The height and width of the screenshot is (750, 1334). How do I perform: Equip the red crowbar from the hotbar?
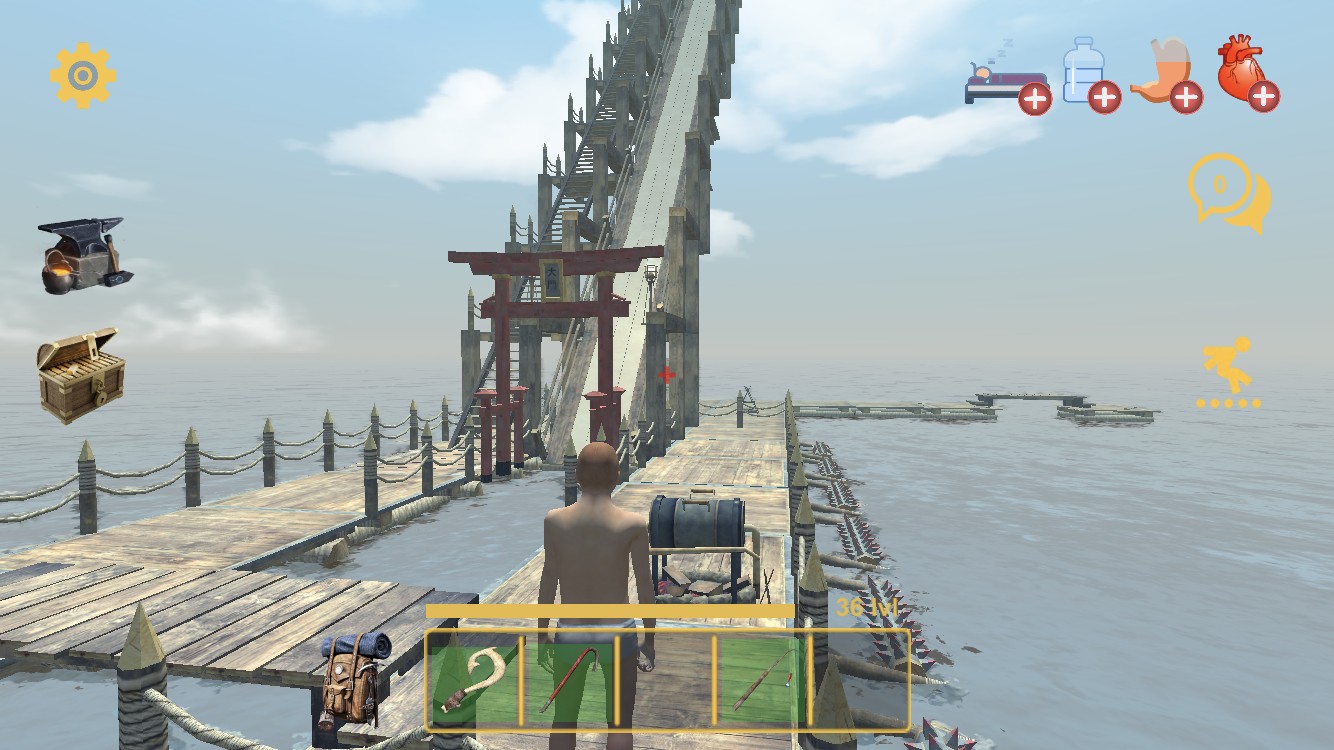pyautogui.click(x=569, y=680)
